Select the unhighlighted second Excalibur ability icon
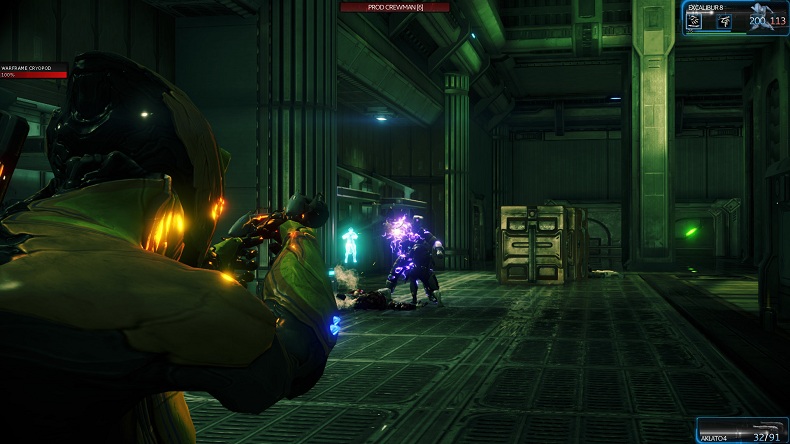 [x=724, y=21]
